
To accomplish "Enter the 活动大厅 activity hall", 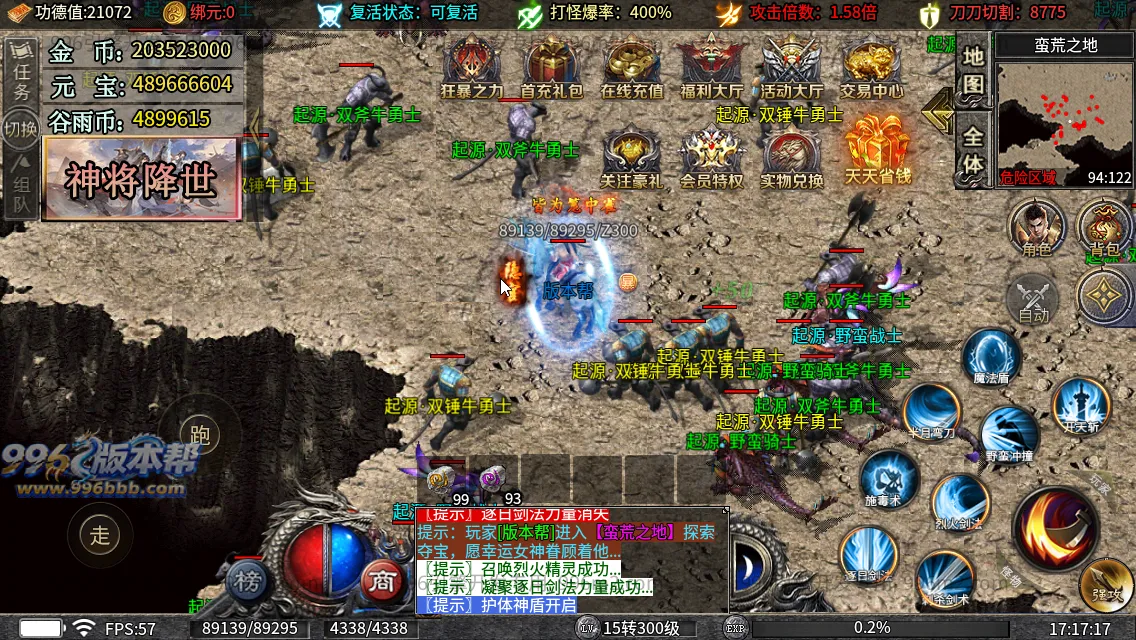I will (x=790, y=68).
